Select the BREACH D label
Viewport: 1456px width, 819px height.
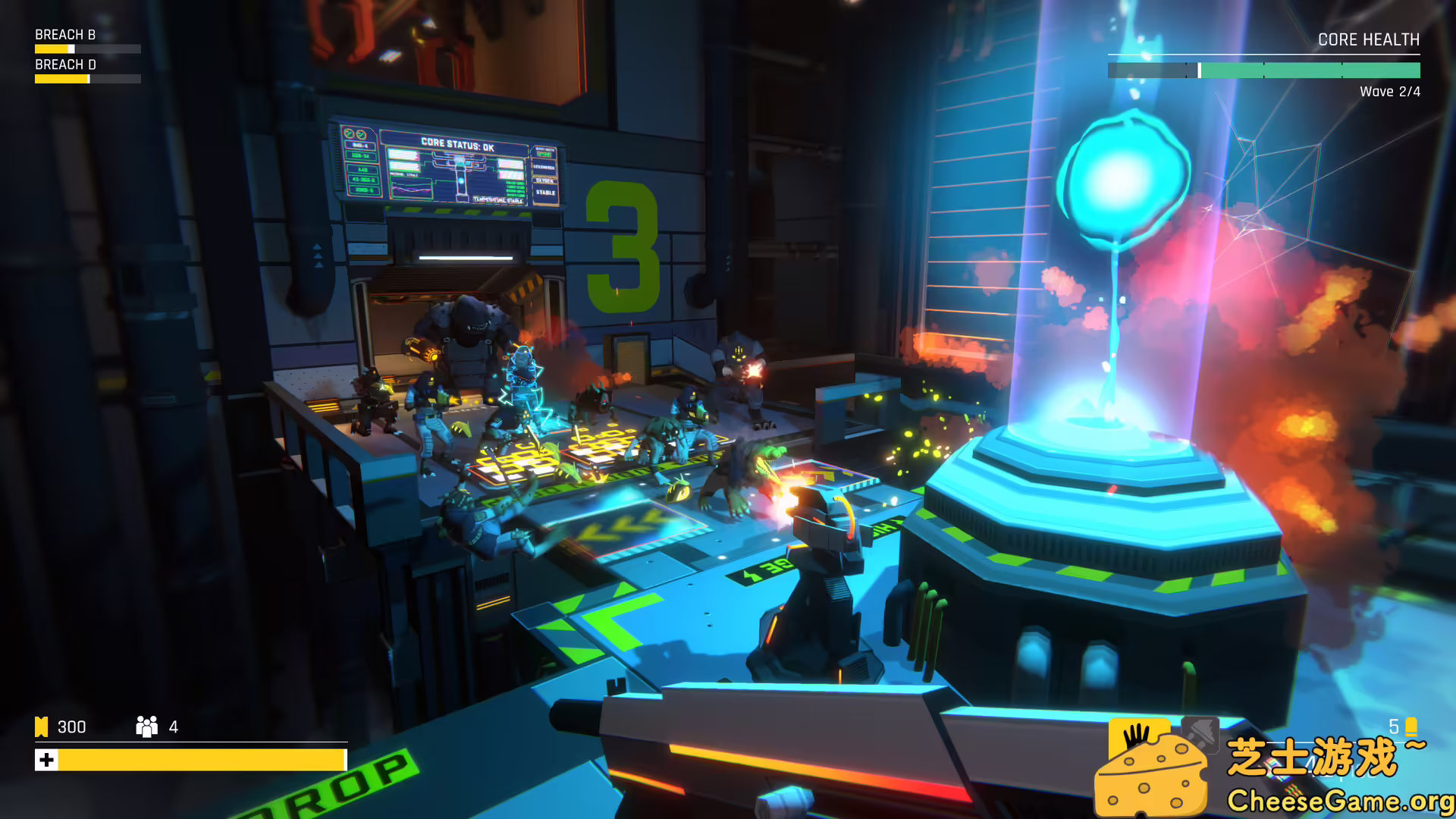[x=64, y=64]
